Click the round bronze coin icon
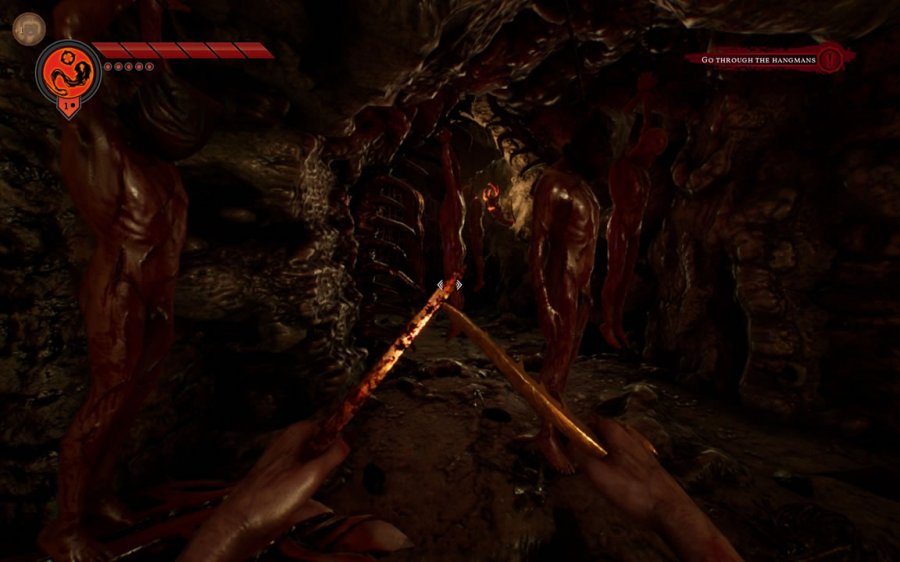 point(29,28)
